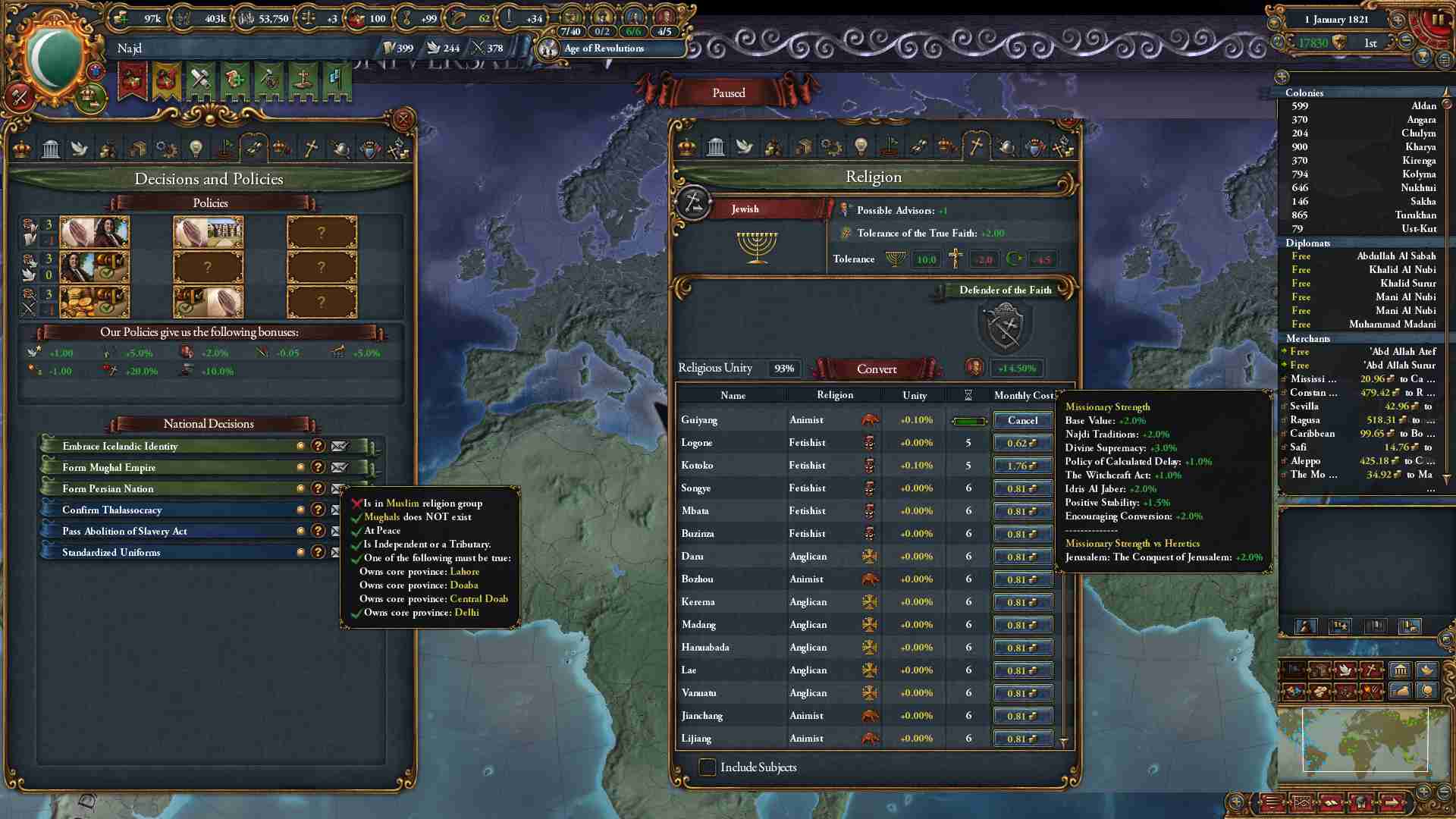
Task: Send a missionary to Kotoko
Action: click(1022, 466)
